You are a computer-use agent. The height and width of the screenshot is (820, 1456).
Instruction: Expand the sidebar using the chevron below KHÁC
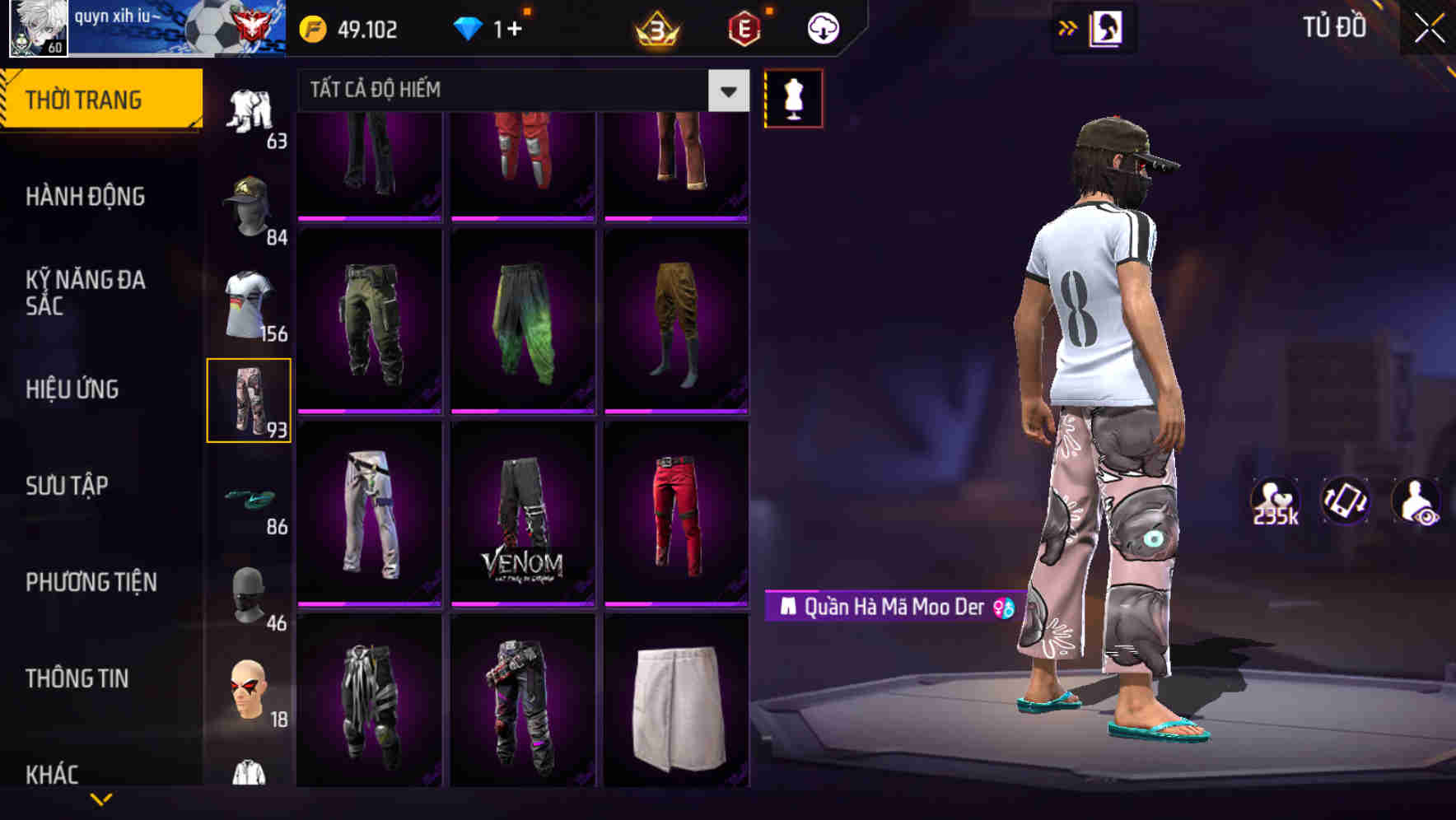coord(102,799)
